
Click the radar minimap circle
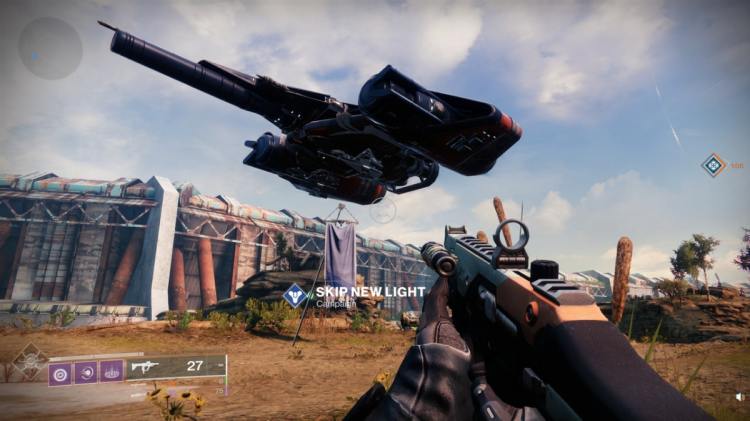(50, 48)
